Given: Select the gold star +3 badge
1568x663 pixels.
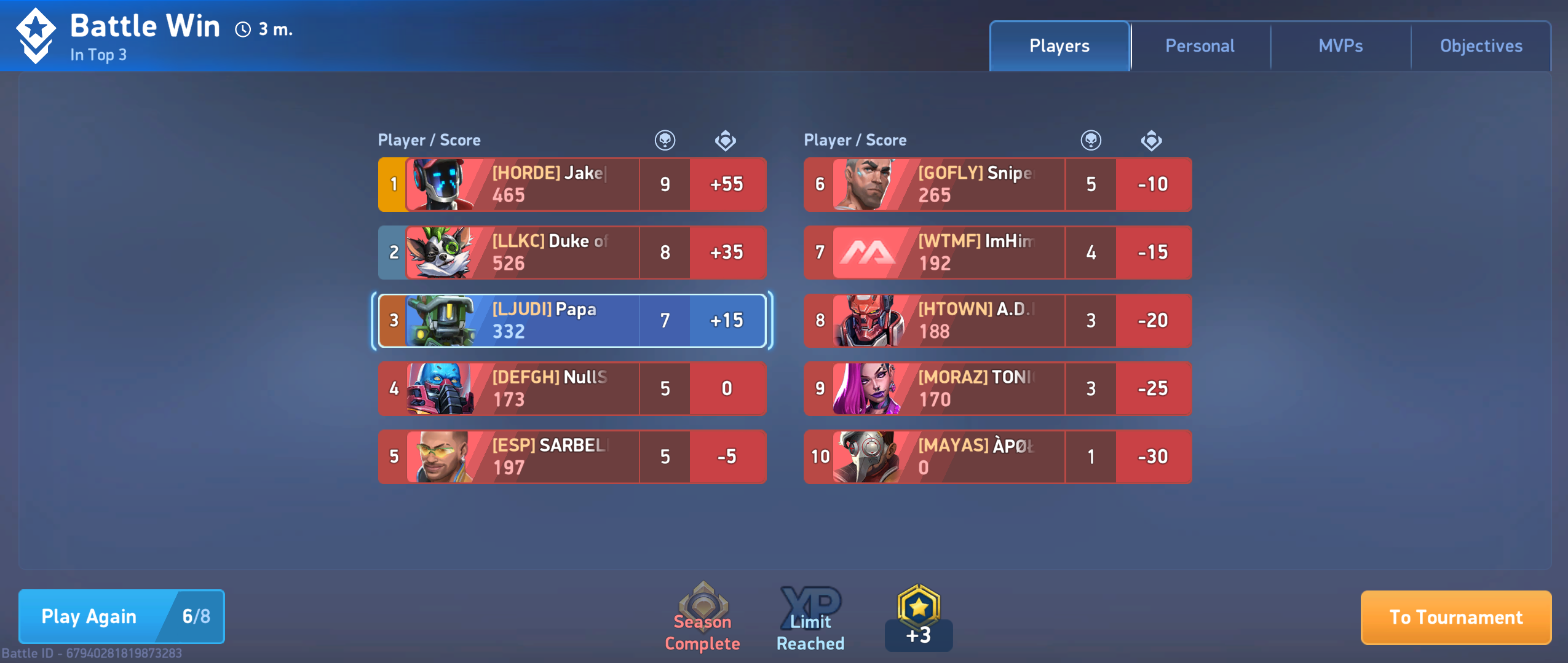Looking at the screenshot, I should 918,617.
